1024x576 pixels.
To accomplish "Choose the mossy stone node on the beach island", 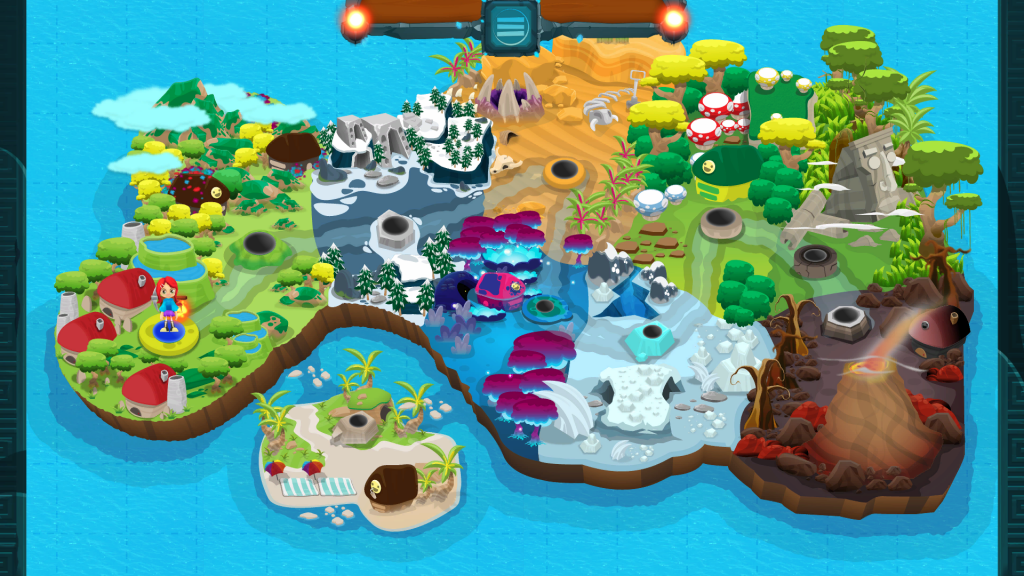I will pos(357,426).
